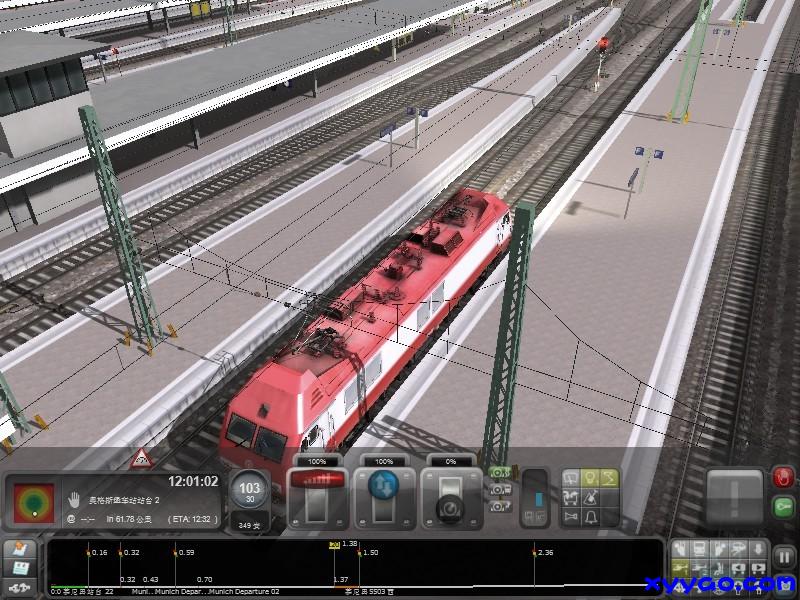This screenshot has width=800, height=600.
Task: Click the green key start button
Action: point(782,509)
